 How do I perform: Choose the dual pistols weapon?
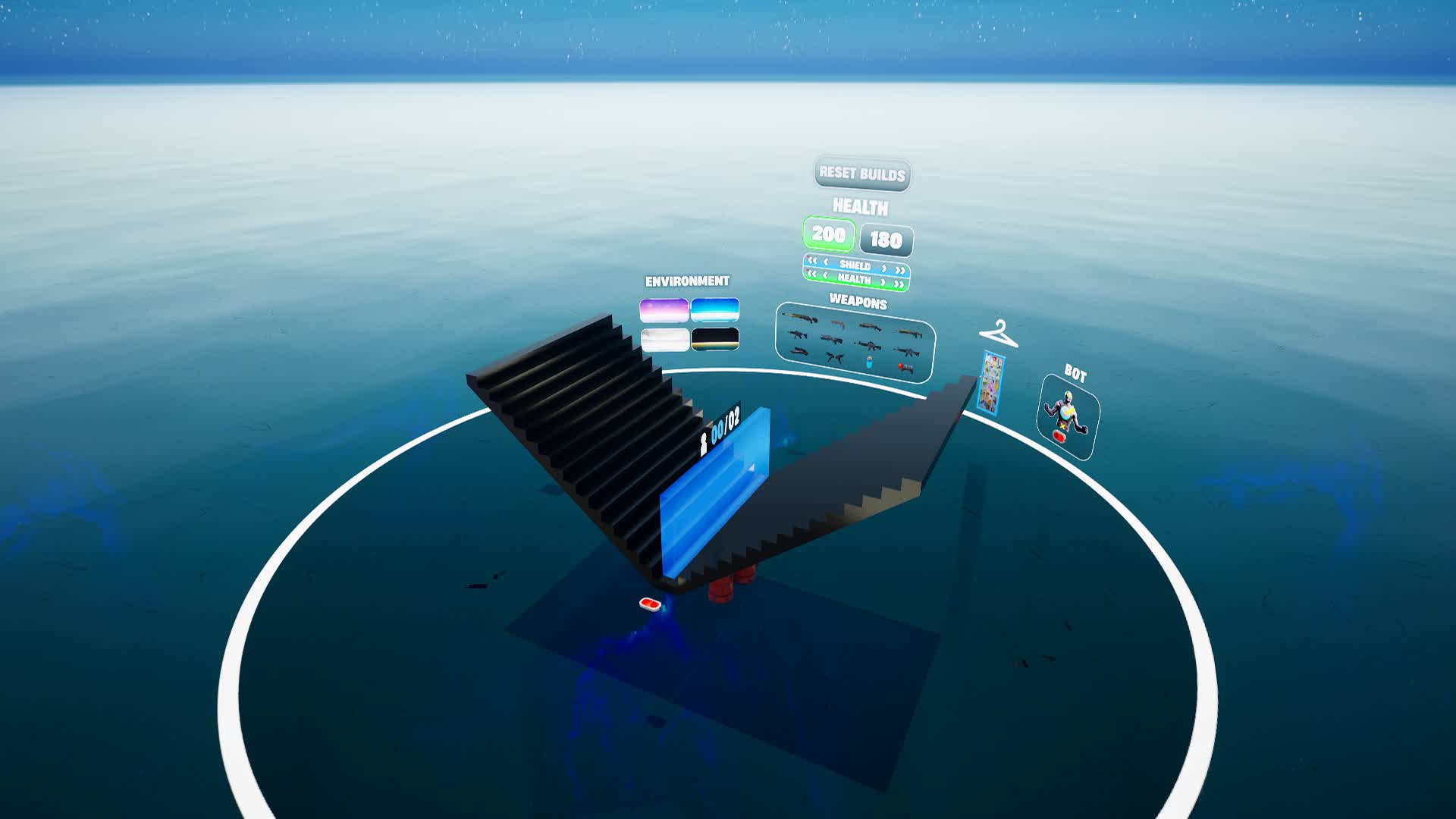point(834,358)
